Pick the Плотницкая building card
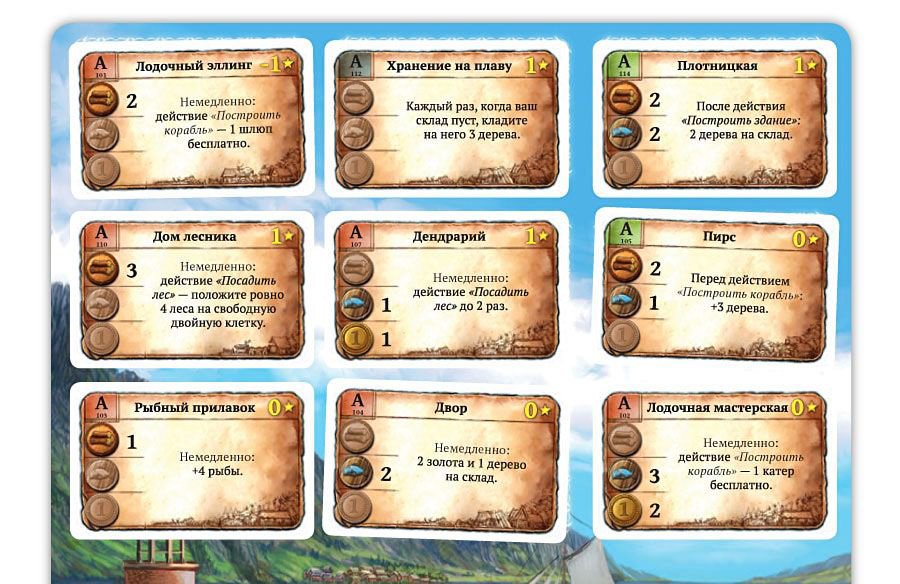The width and height of the screenshot is (900, 584). (x=716, y=119)
